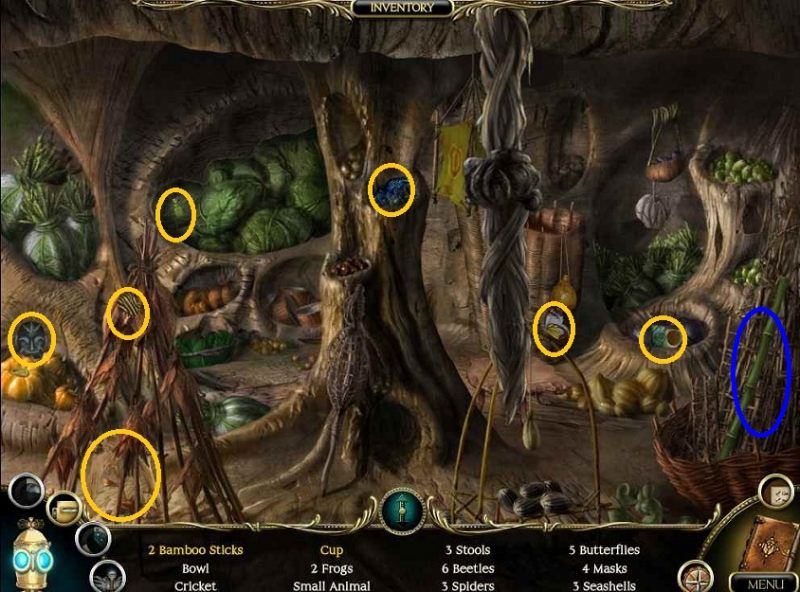Activate the brass robot hint helper
The image size is (800, 592).
32,555
